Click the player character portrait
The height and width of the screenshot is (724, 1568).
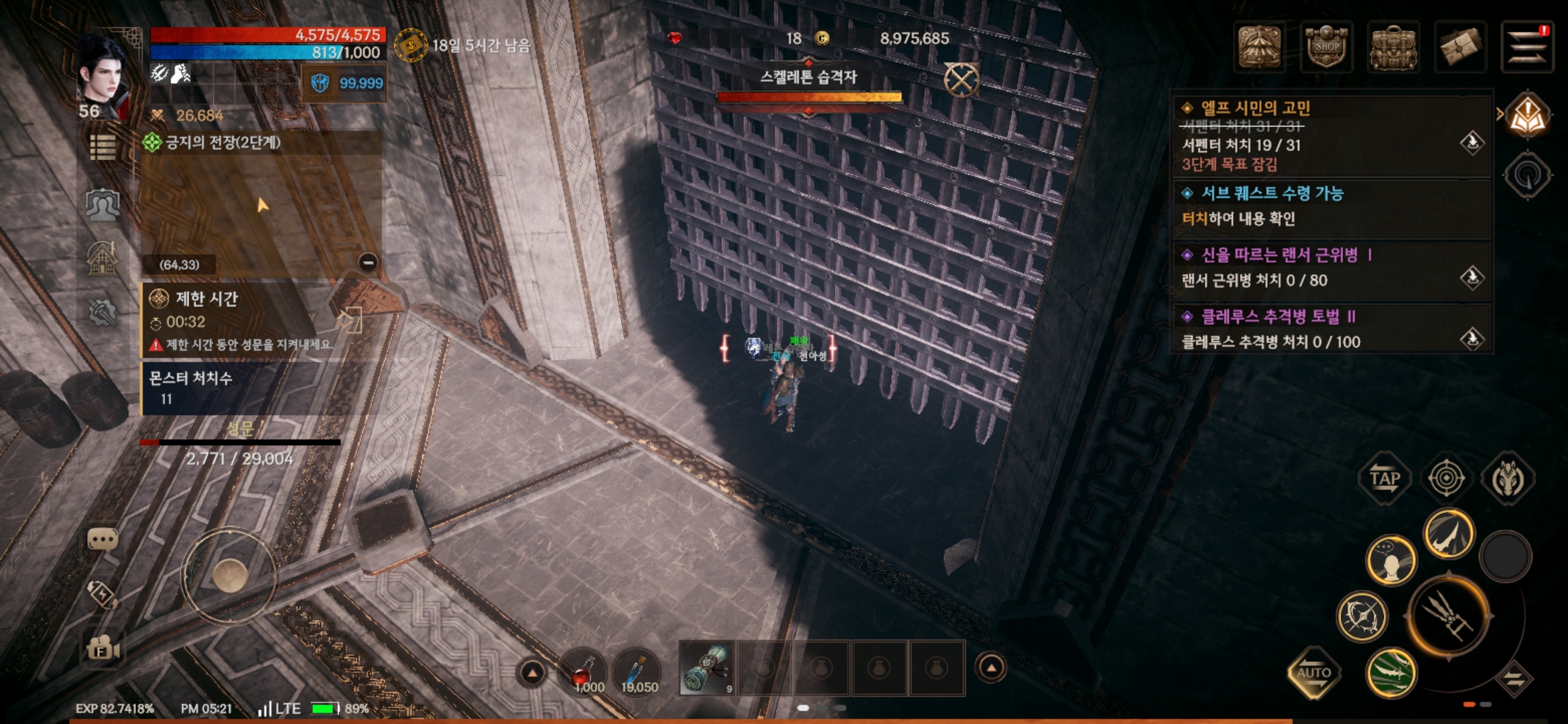[103, 74]
